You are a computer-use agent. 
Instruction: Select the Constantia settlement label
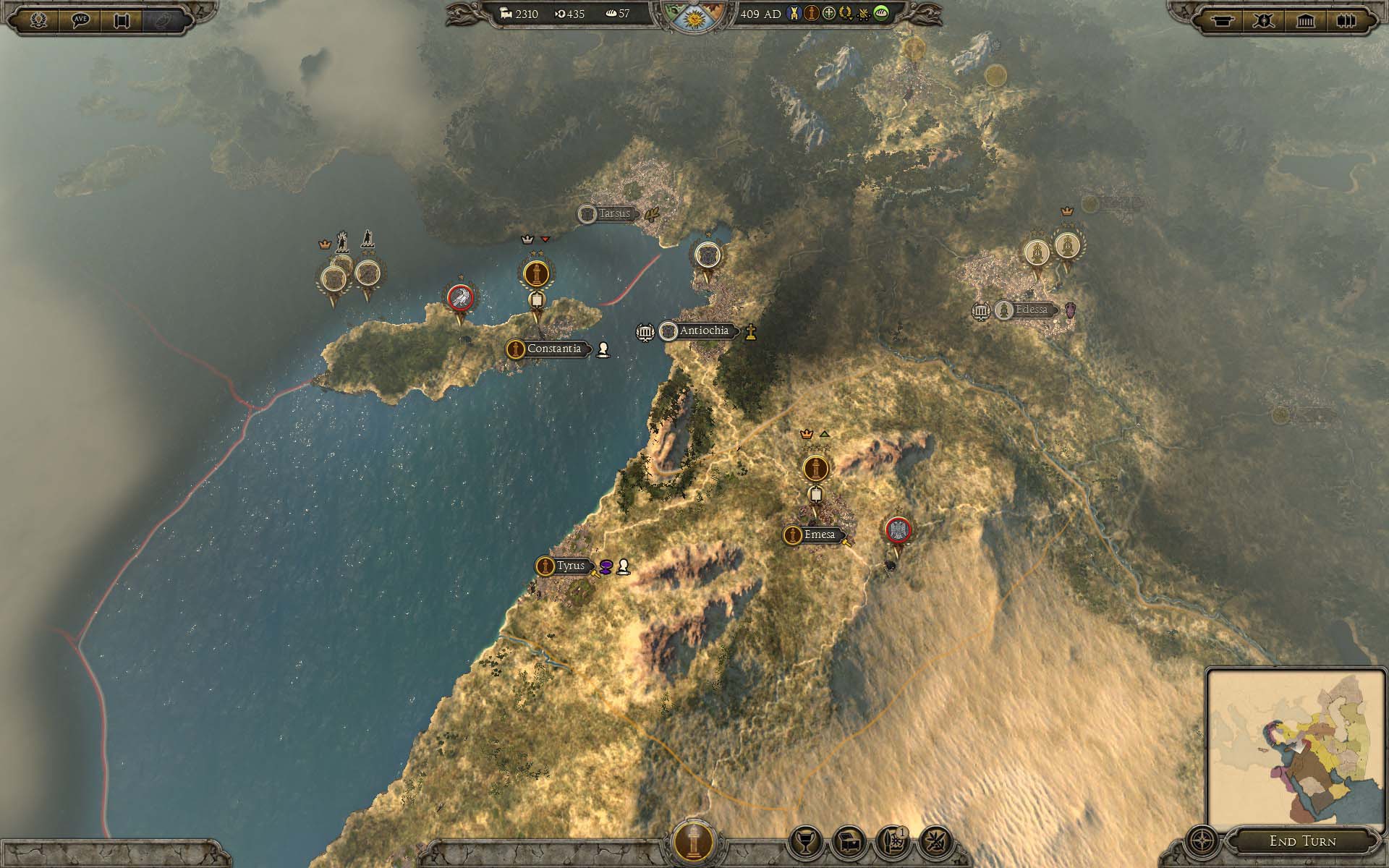point(553,349)
